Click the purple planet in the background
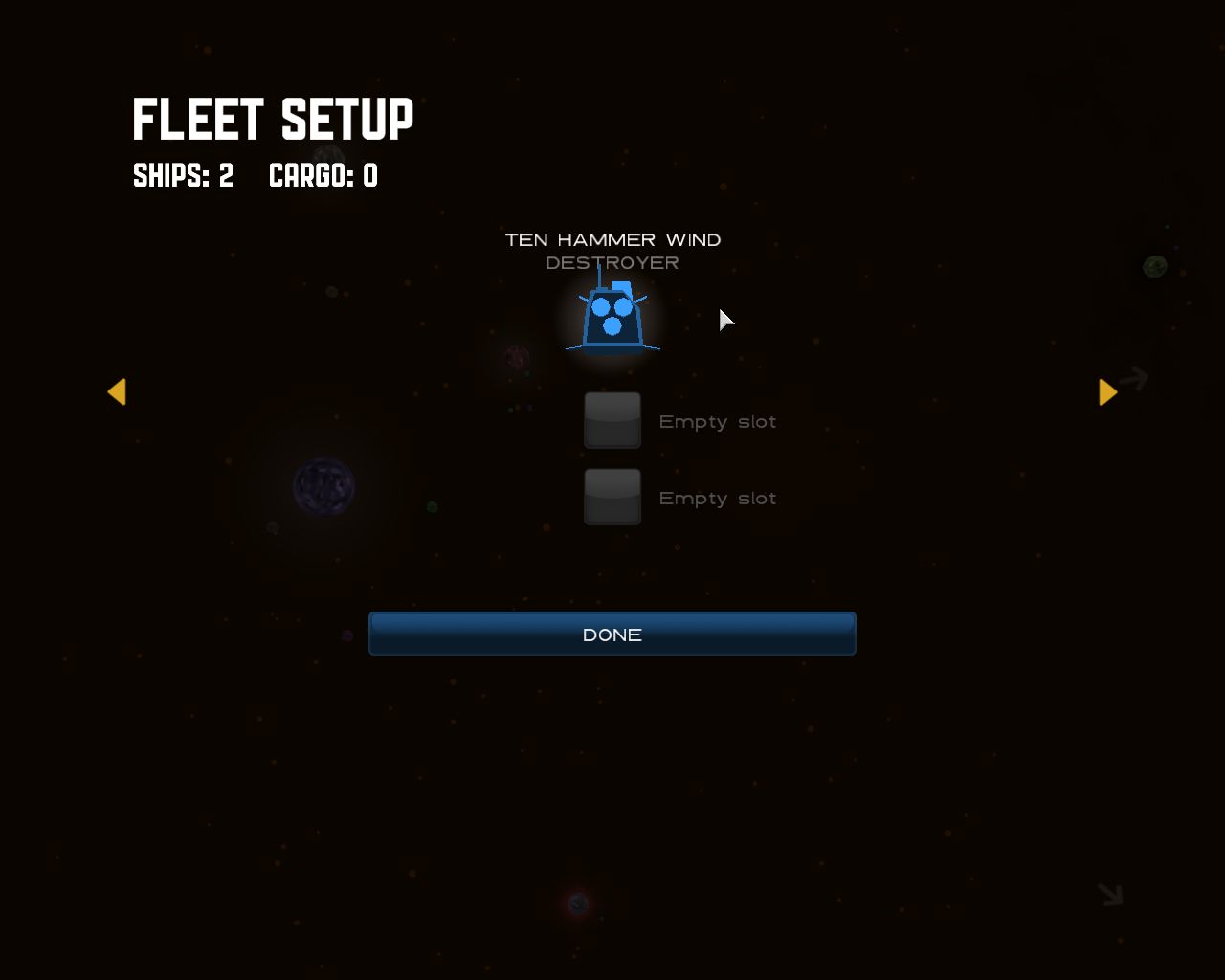 click(325, 488)
